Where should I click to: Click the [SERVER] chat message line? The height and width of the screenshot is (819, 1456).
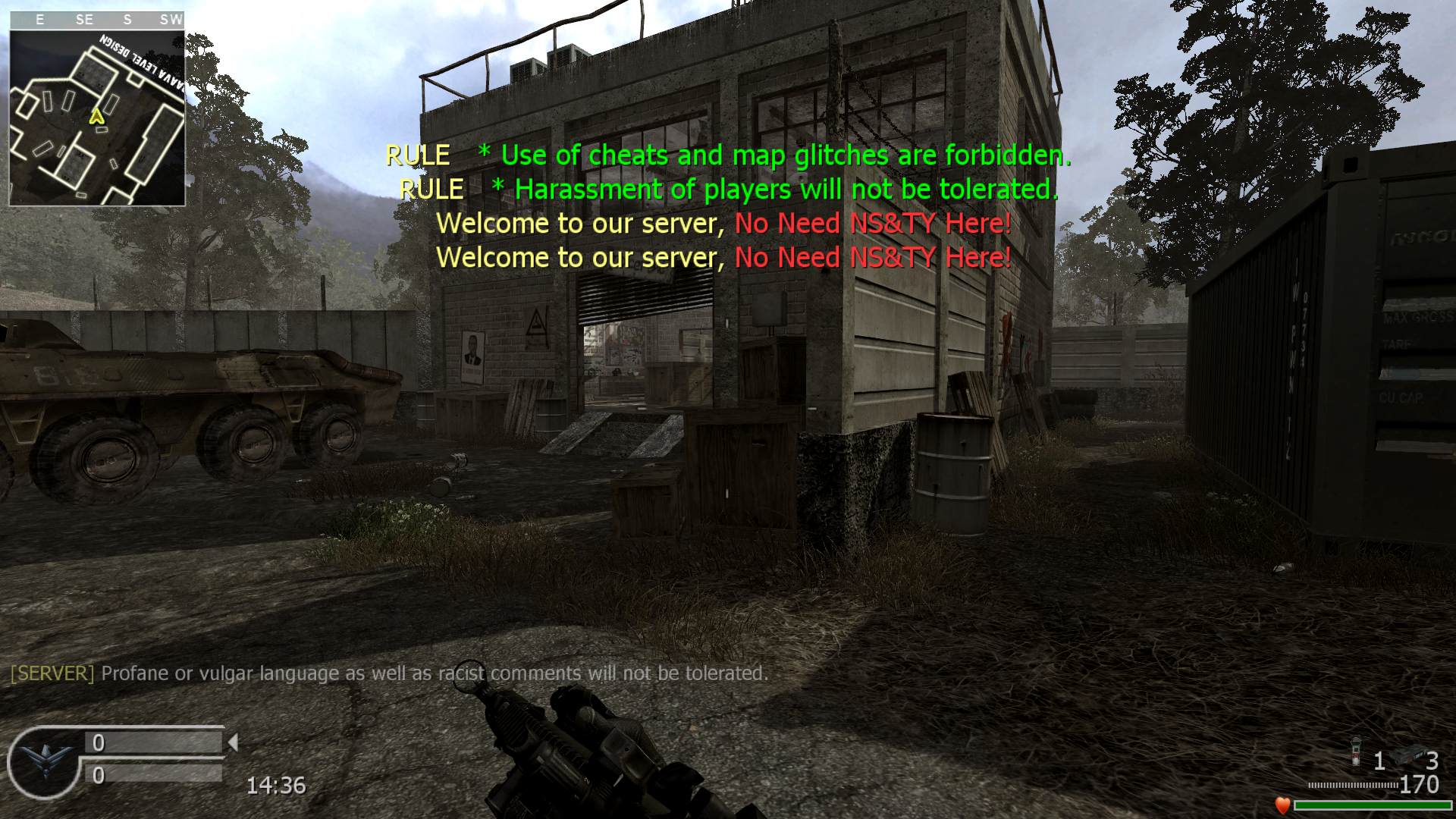coord(389,673)
